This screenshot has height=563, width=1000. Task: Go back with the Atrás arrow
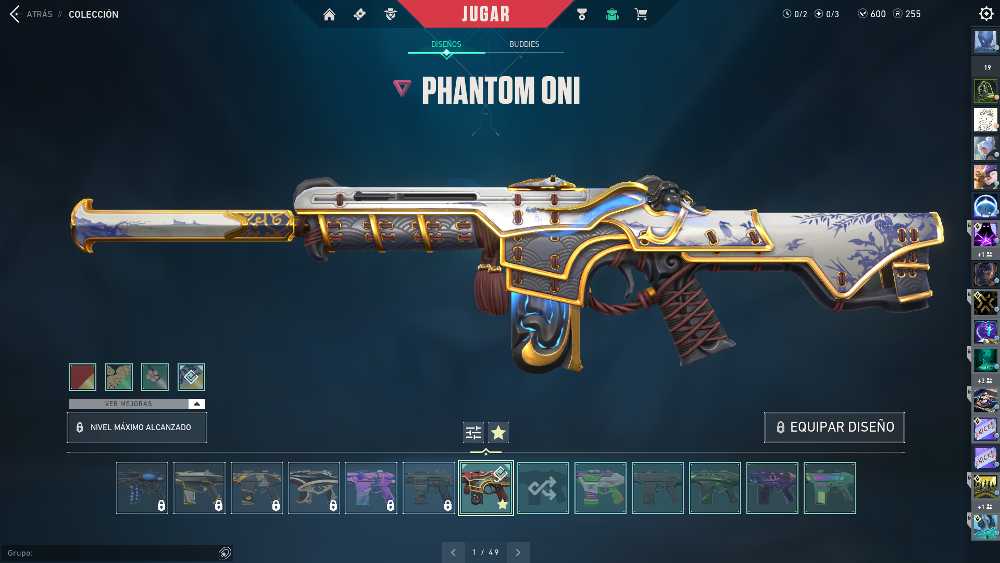click(x=14, y=14)
